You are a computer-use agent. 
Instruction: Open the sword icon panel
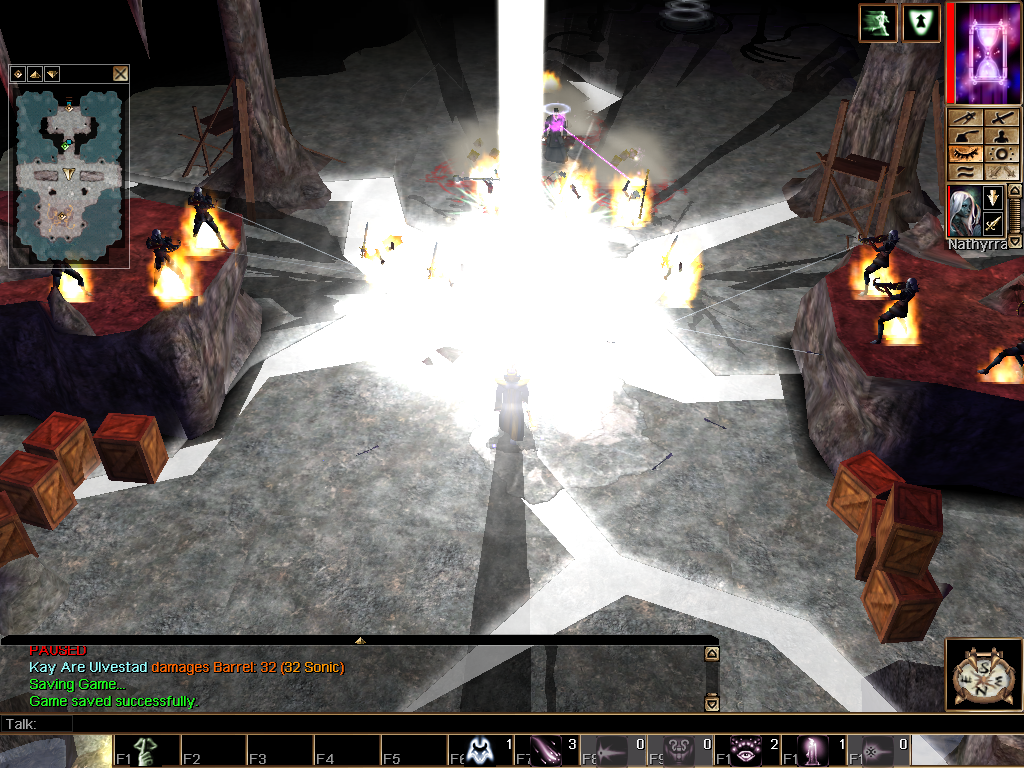point(1001,119)
